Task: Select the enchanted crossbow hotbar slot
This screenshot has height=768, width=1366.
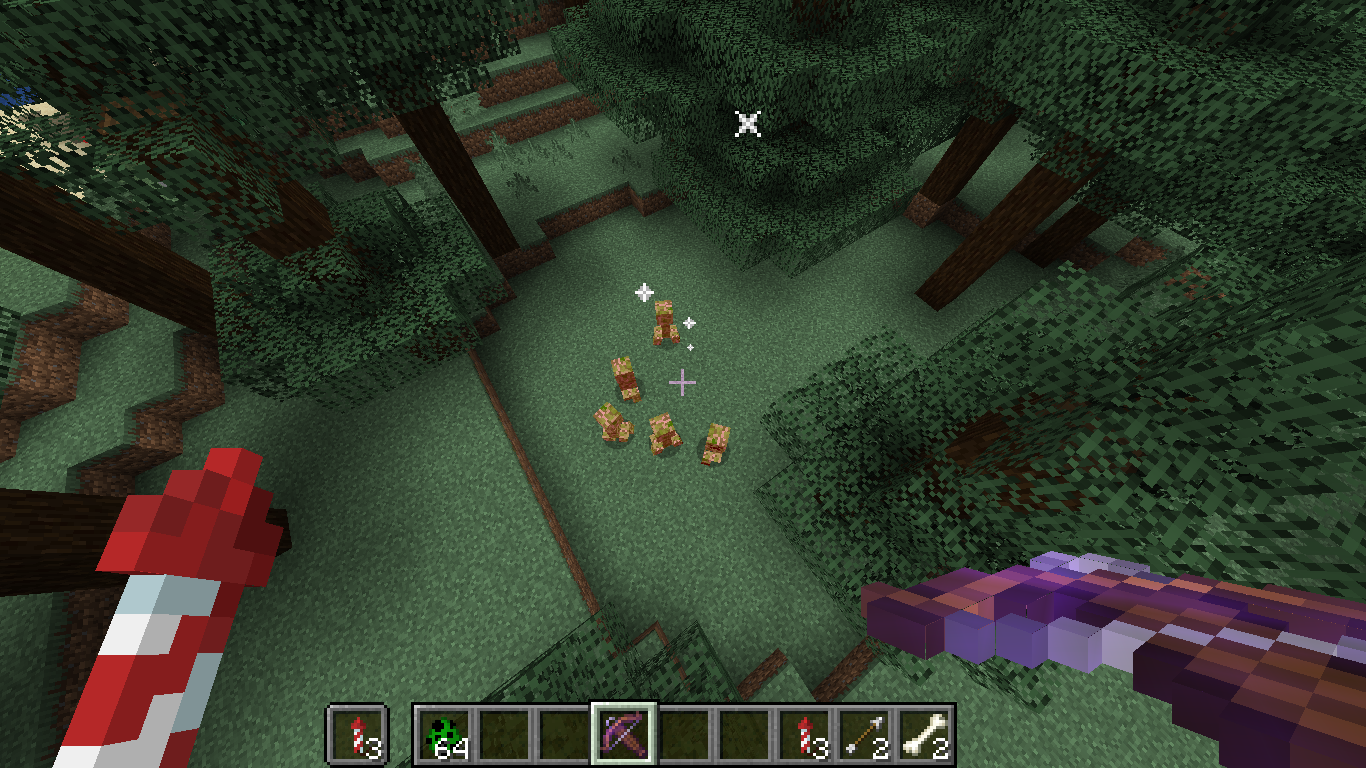Action: 624,735
